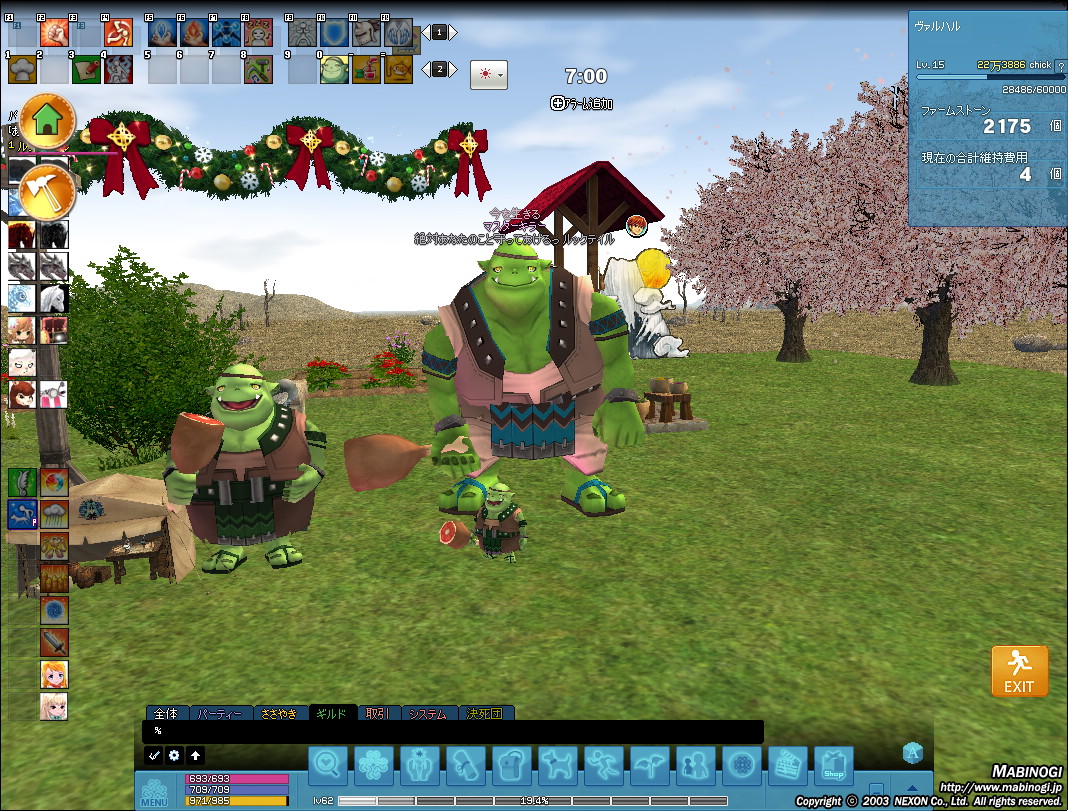Open the システム chat tab
The height and width of the screenshot is (811, 1068).
tap(427, 714)
